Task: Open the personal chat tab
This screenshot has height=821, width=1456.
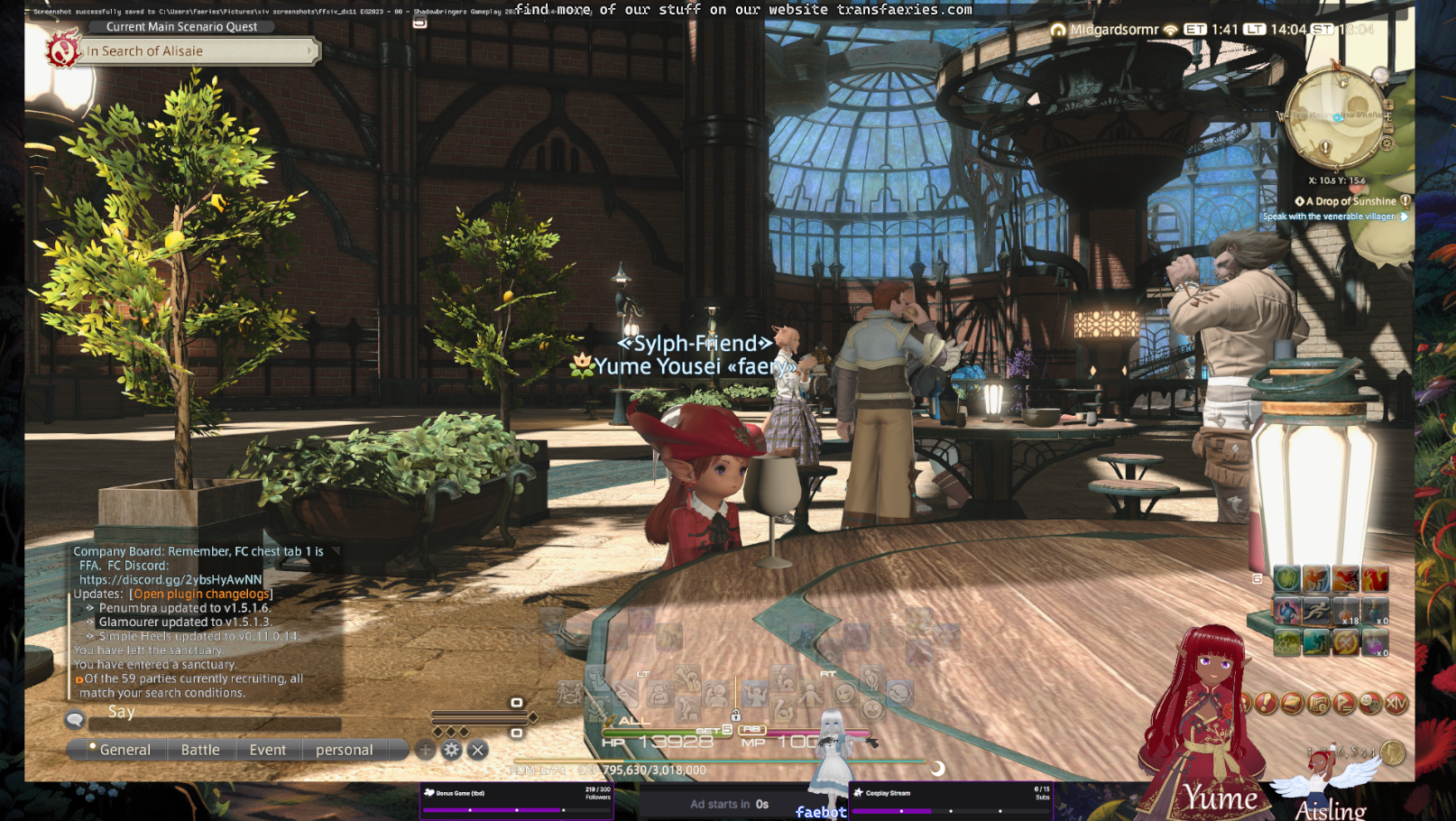Action: coord(344,750)
